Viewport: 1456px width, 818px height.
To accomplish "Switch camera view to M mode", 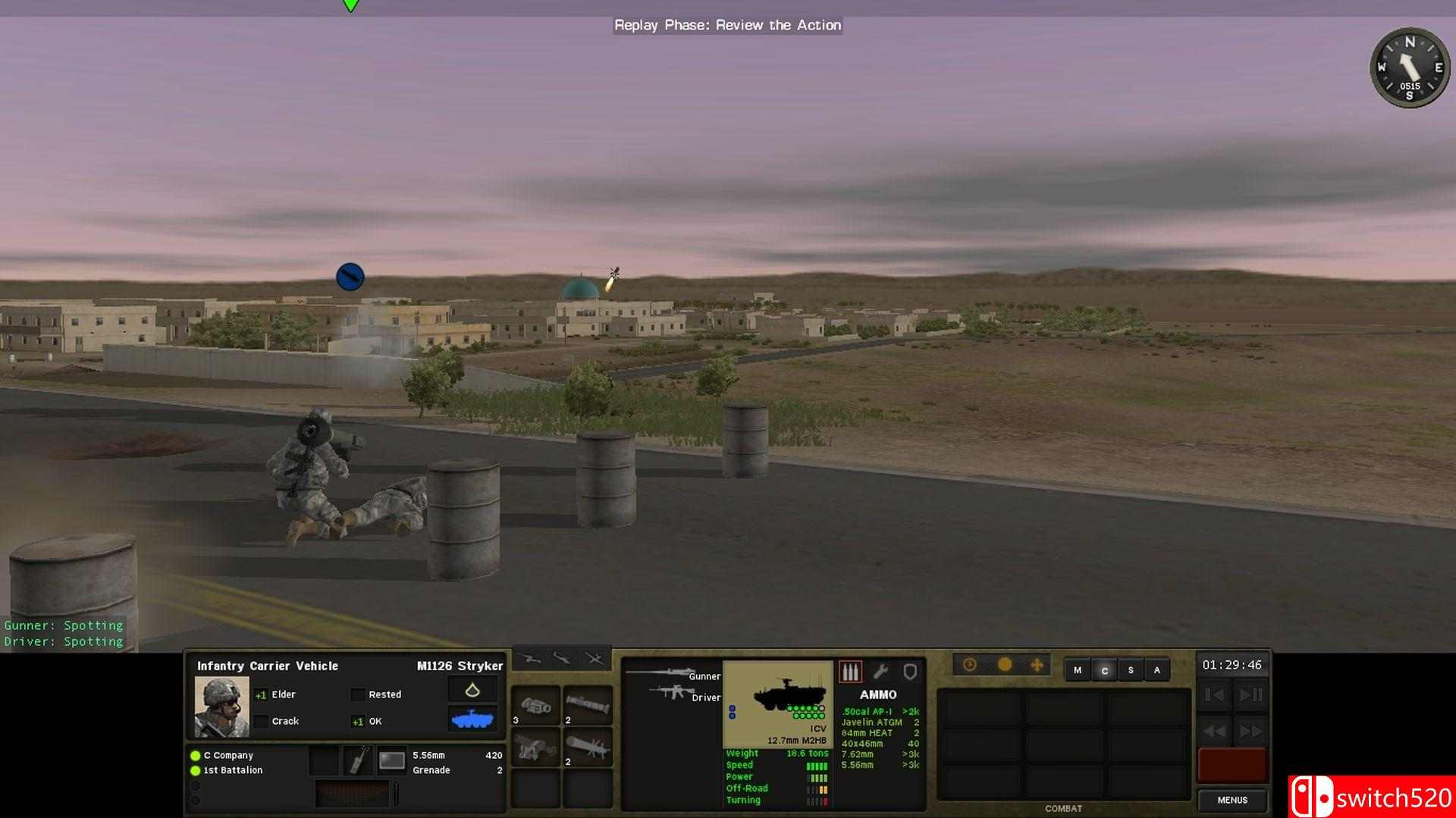I will 1078,670.
